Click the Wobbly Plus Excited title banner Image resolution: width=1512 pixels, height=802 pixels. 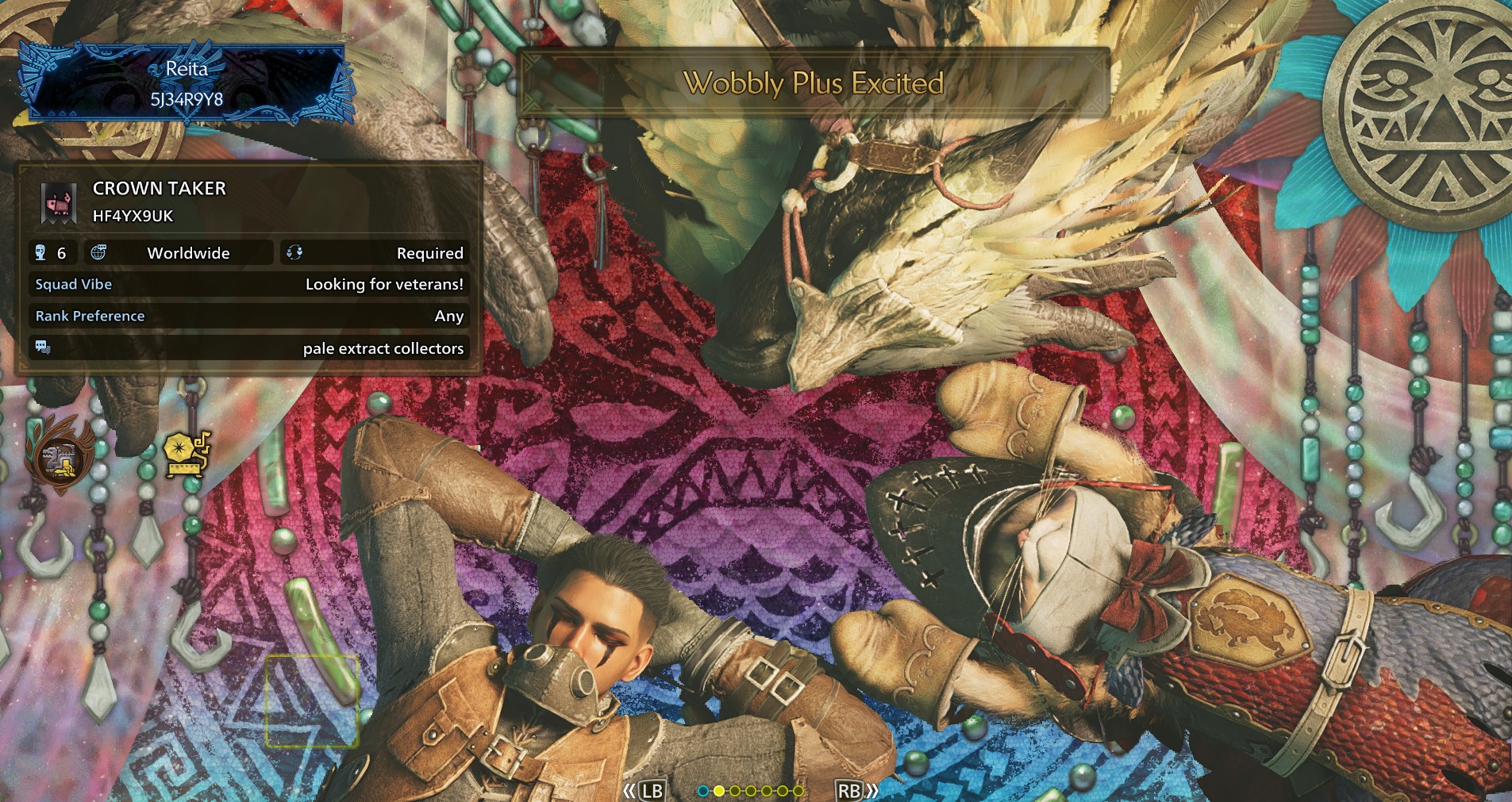pyautogui.click(x=813, y=83)
